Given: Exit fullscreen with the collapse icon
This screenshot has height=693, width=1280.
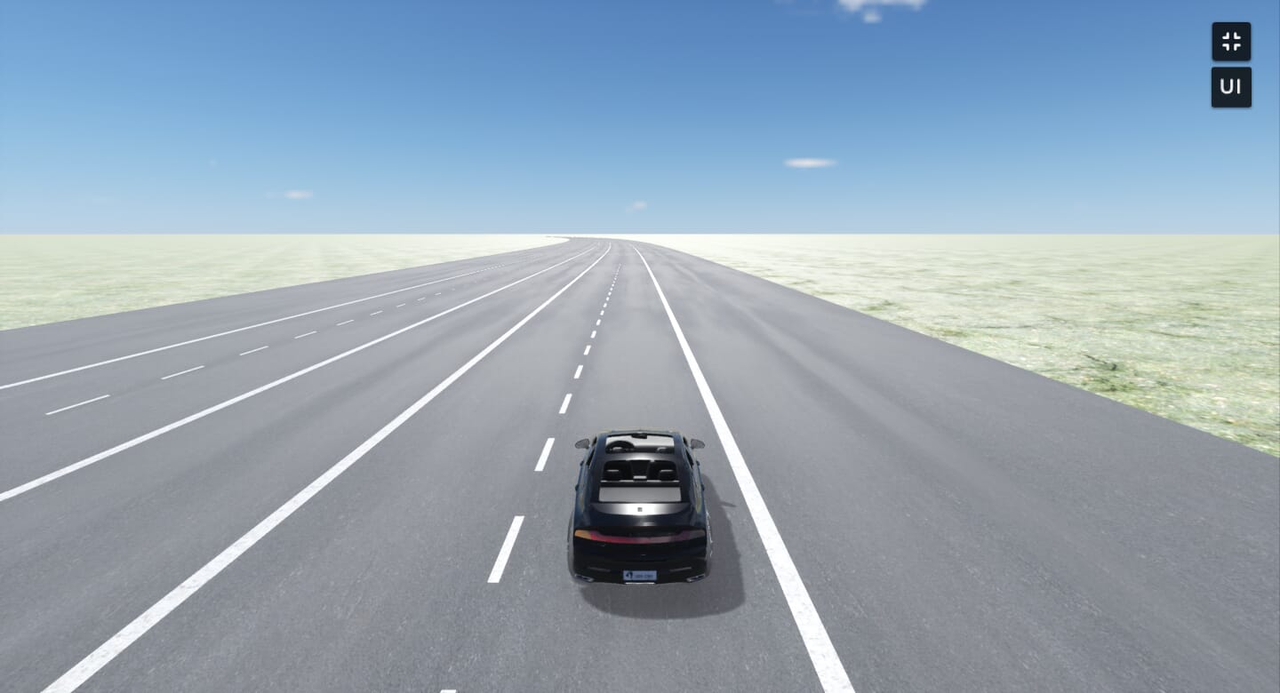Looking at the screenshot, I should pos(1231,42).
